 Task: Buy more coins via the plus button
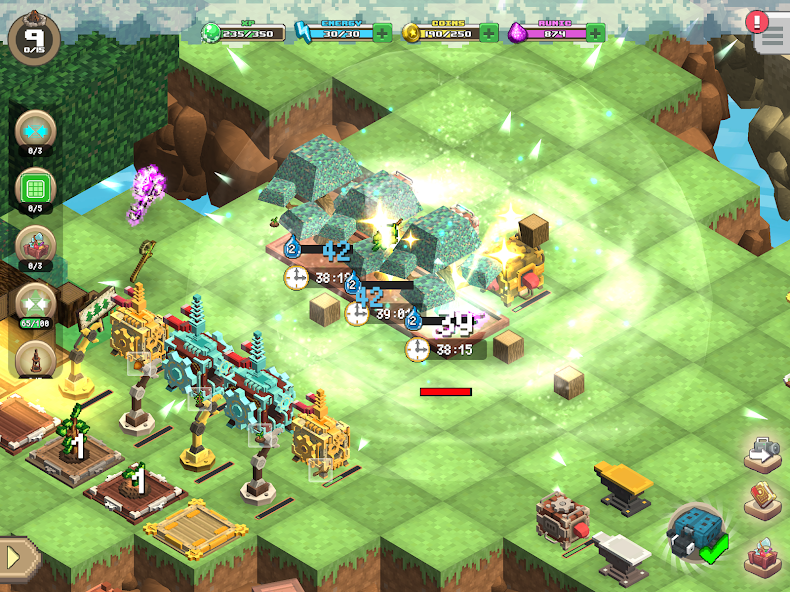[489, 32]
